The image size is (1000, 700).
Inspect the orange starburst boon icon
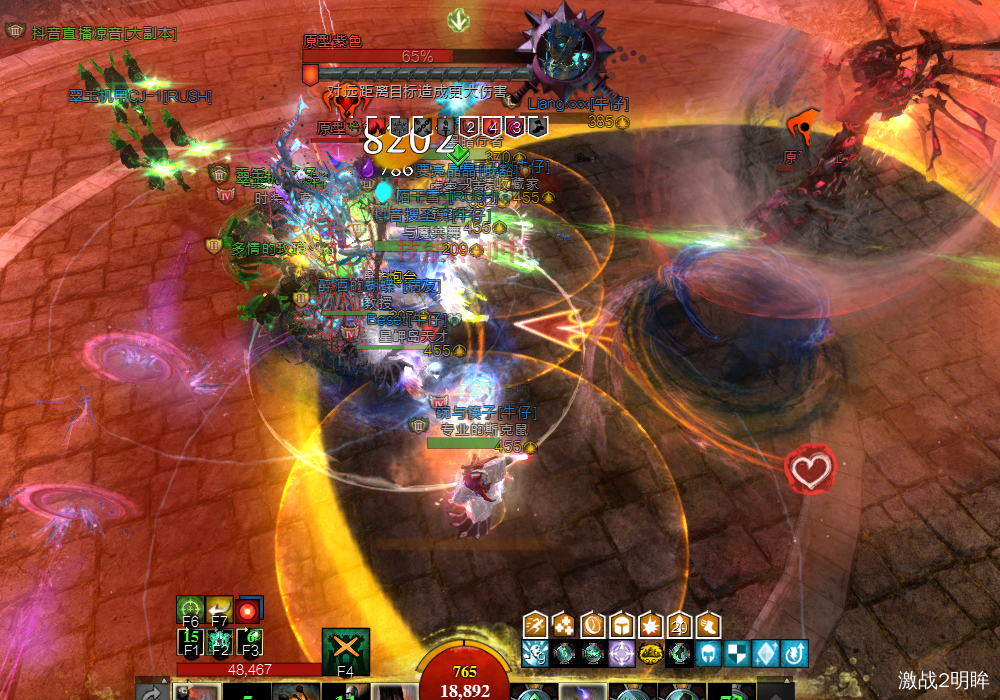click(651, 626)
